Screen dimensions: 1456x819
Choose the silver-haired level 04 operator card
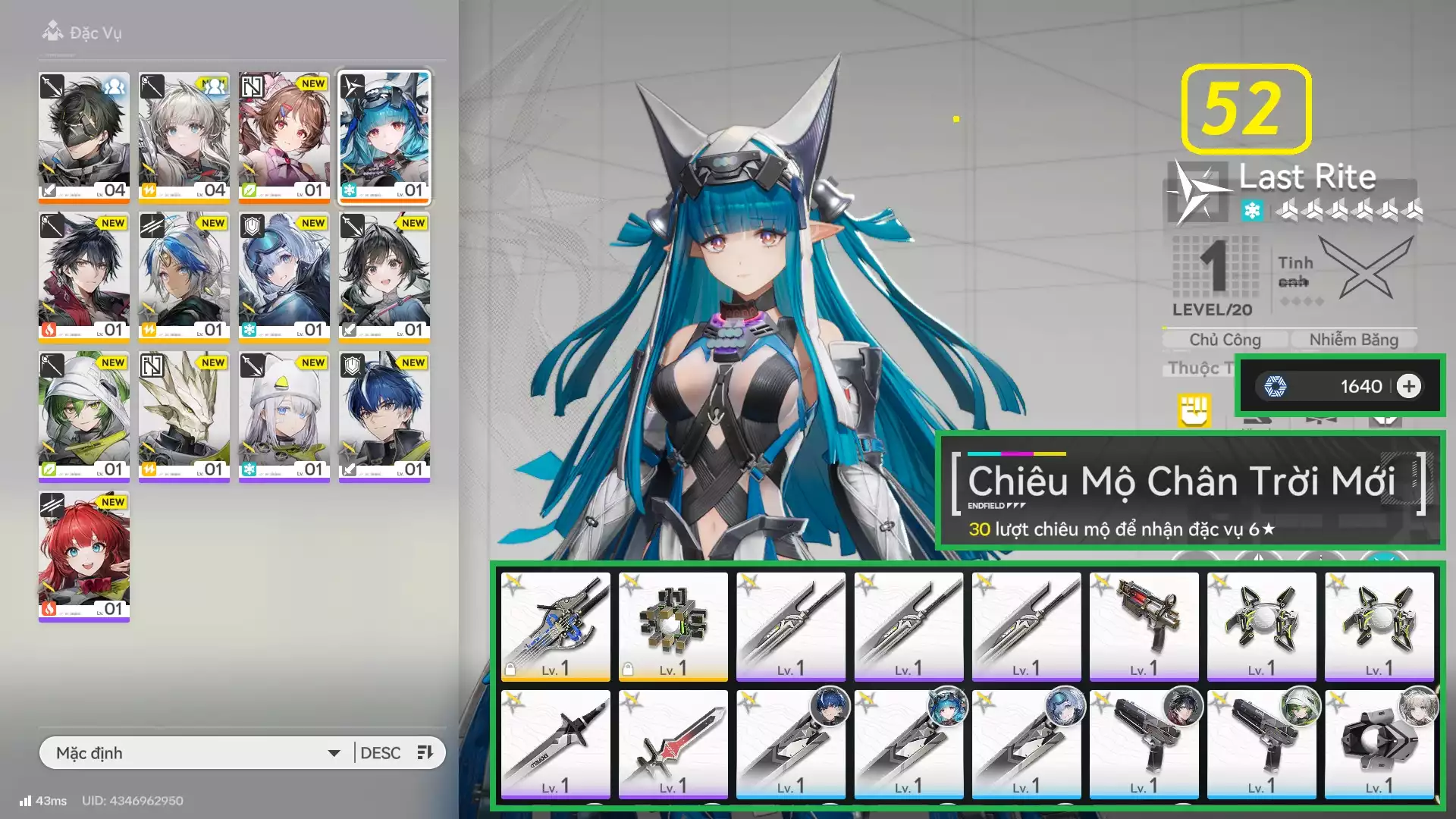[184, 136]
